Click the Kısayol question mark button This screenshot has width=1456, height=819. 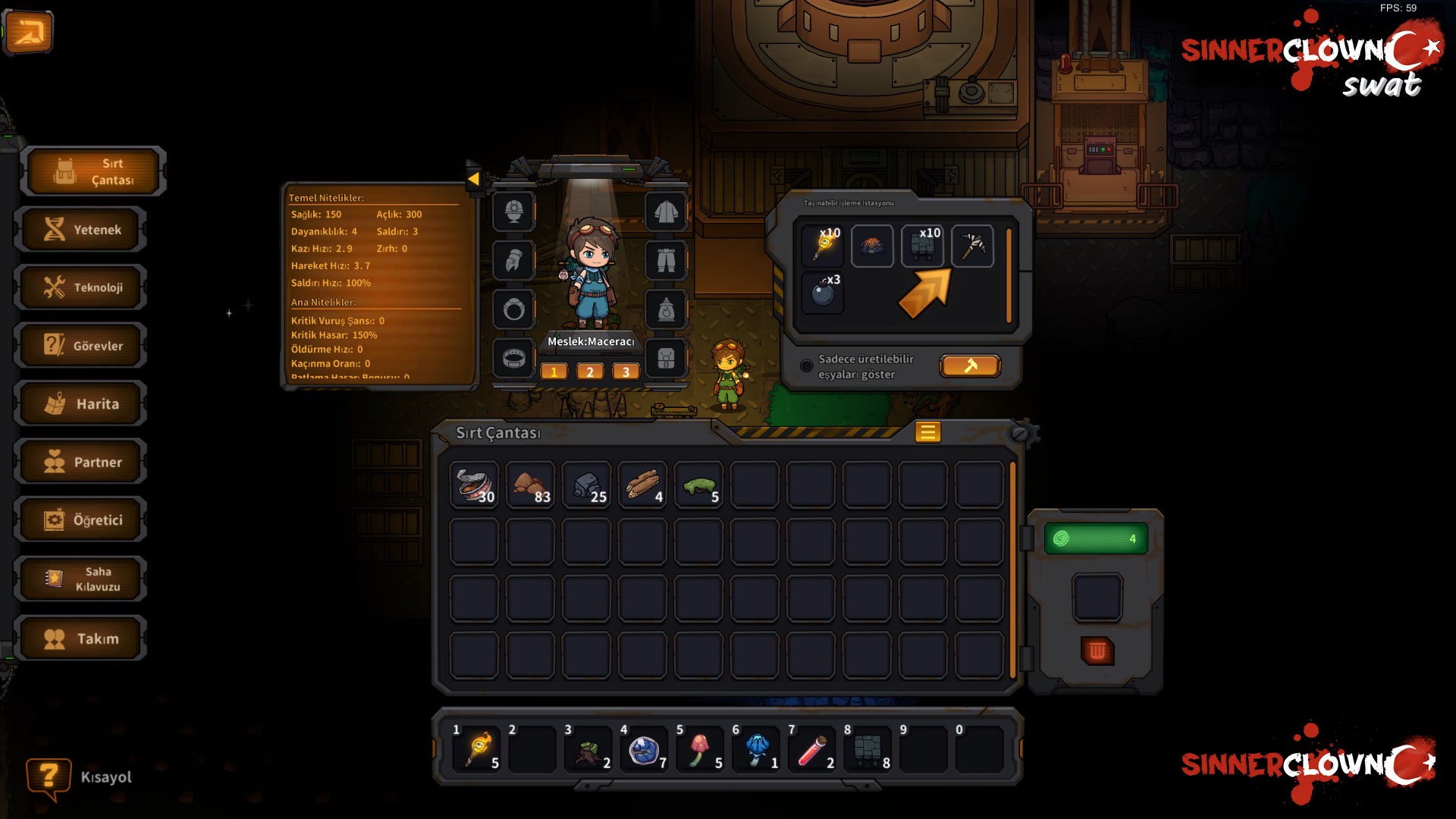[48, 777]
